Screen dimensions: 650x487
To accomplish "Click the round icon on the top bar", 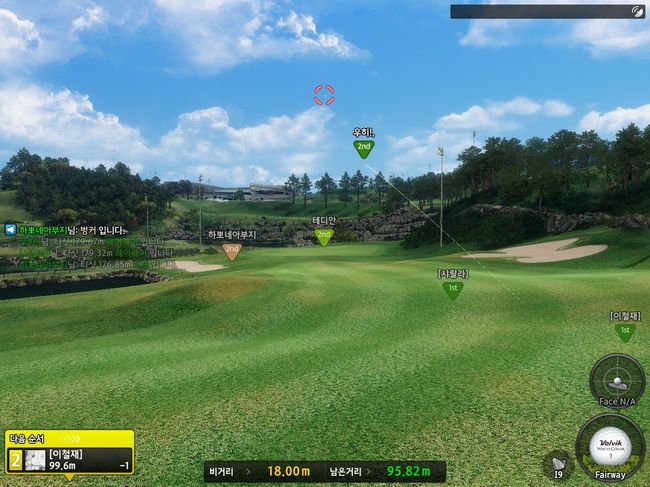I will pos(637,12).
